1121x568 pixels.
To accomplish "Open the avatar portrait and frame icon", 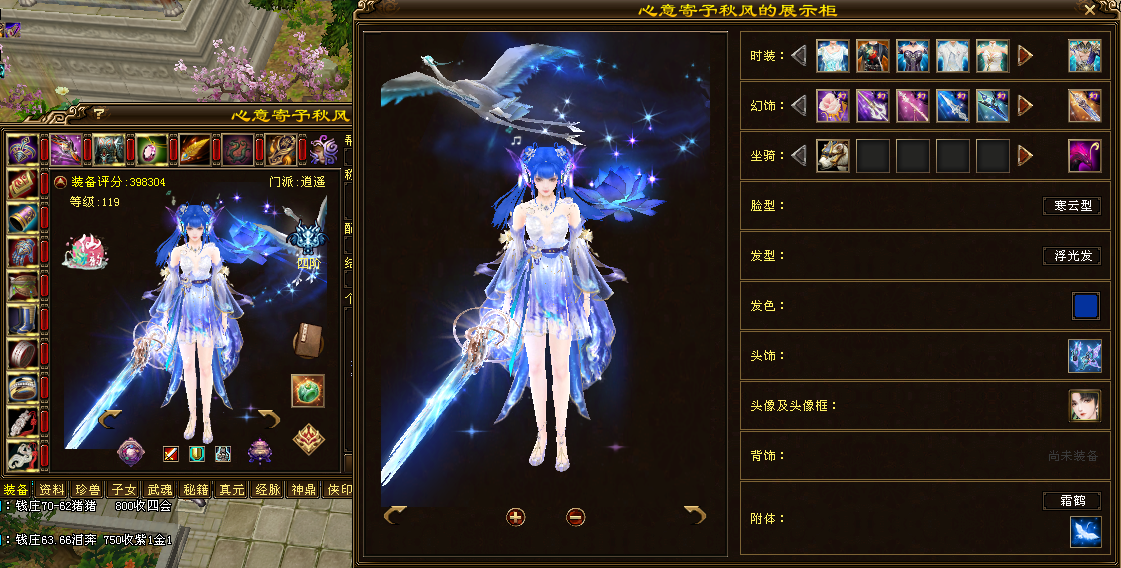I will click(1085, 406).
